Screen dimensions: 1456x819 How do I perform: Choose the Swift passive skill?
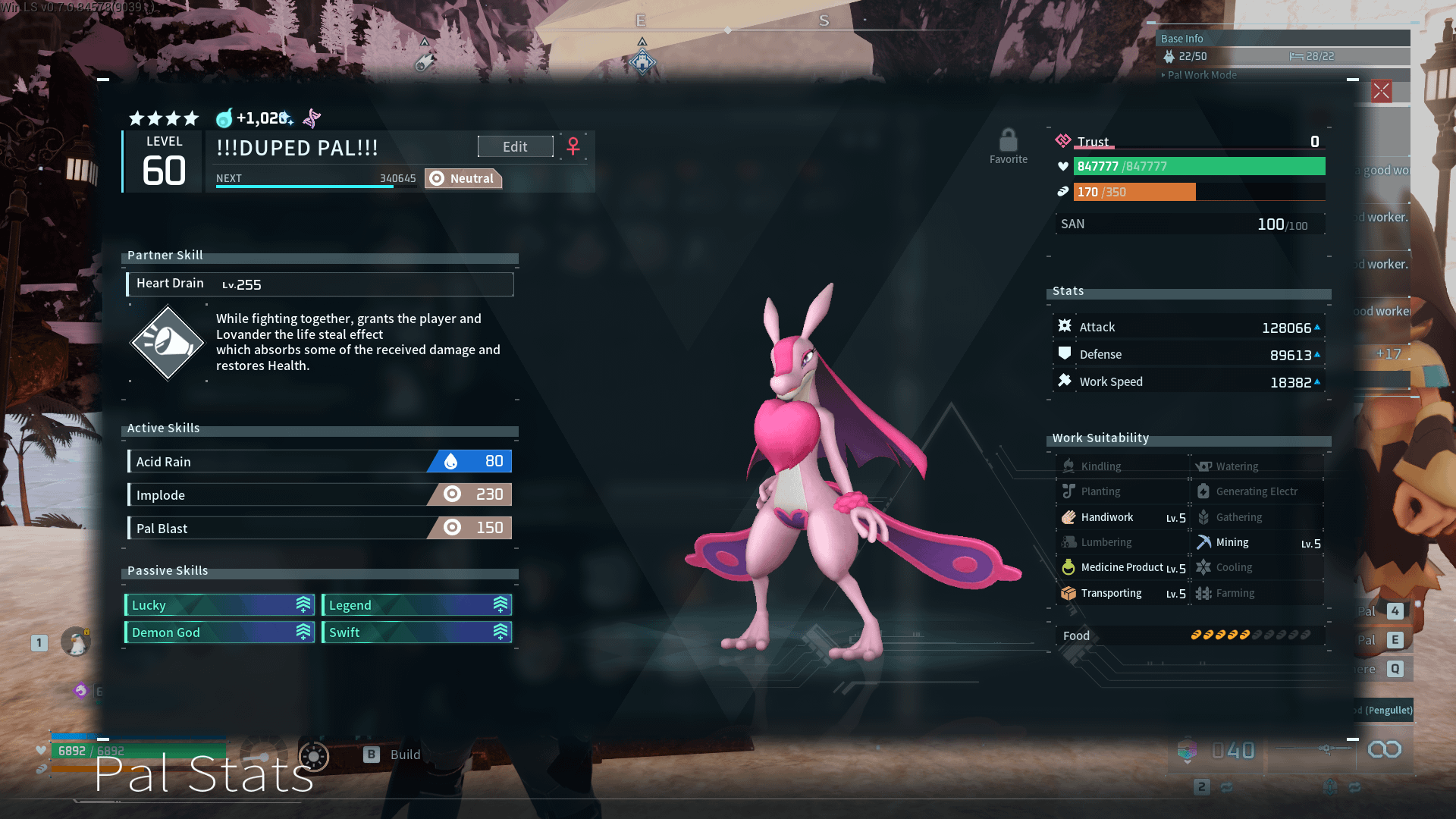pos(416,632)
